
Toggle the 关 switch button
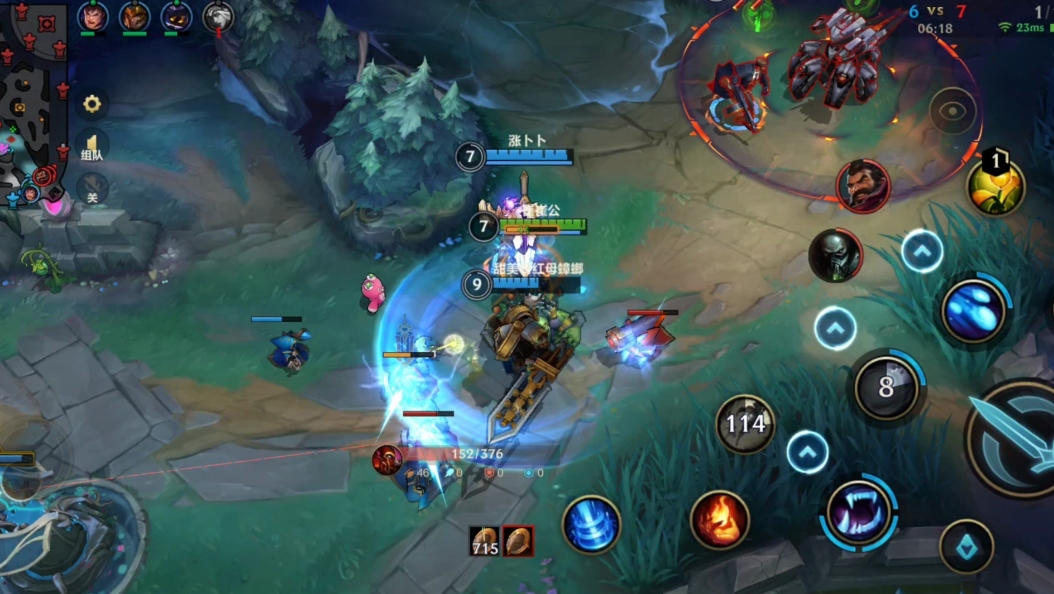coord(92,188)
